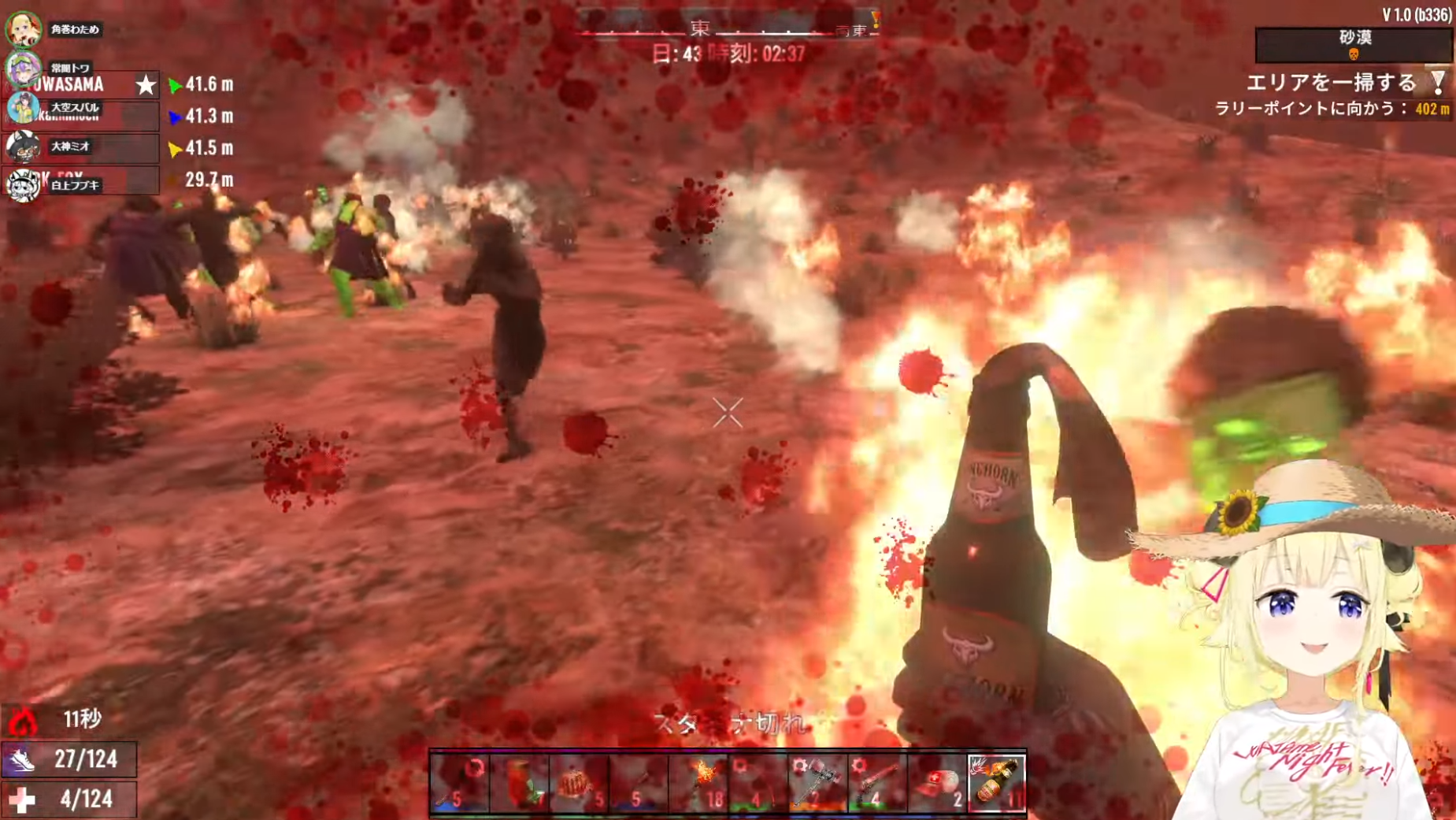Click the 角巻わため streamer avatar

click(x=23, y=29)
